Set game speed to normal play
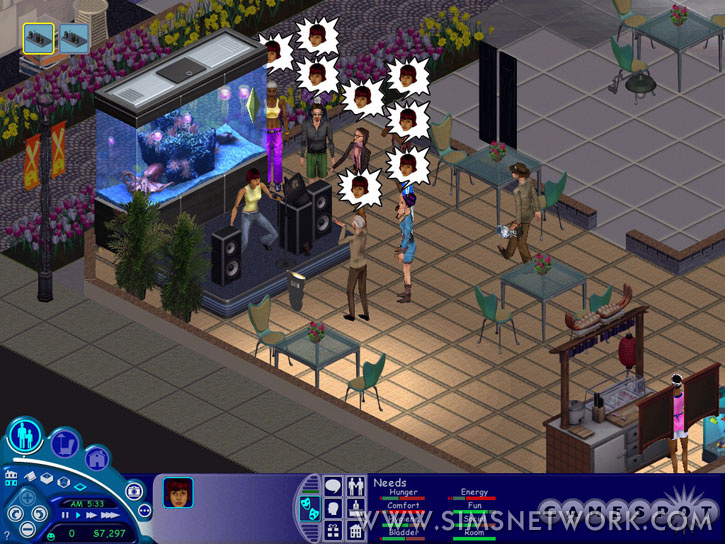The image size is (725, 544). (78, 515)
